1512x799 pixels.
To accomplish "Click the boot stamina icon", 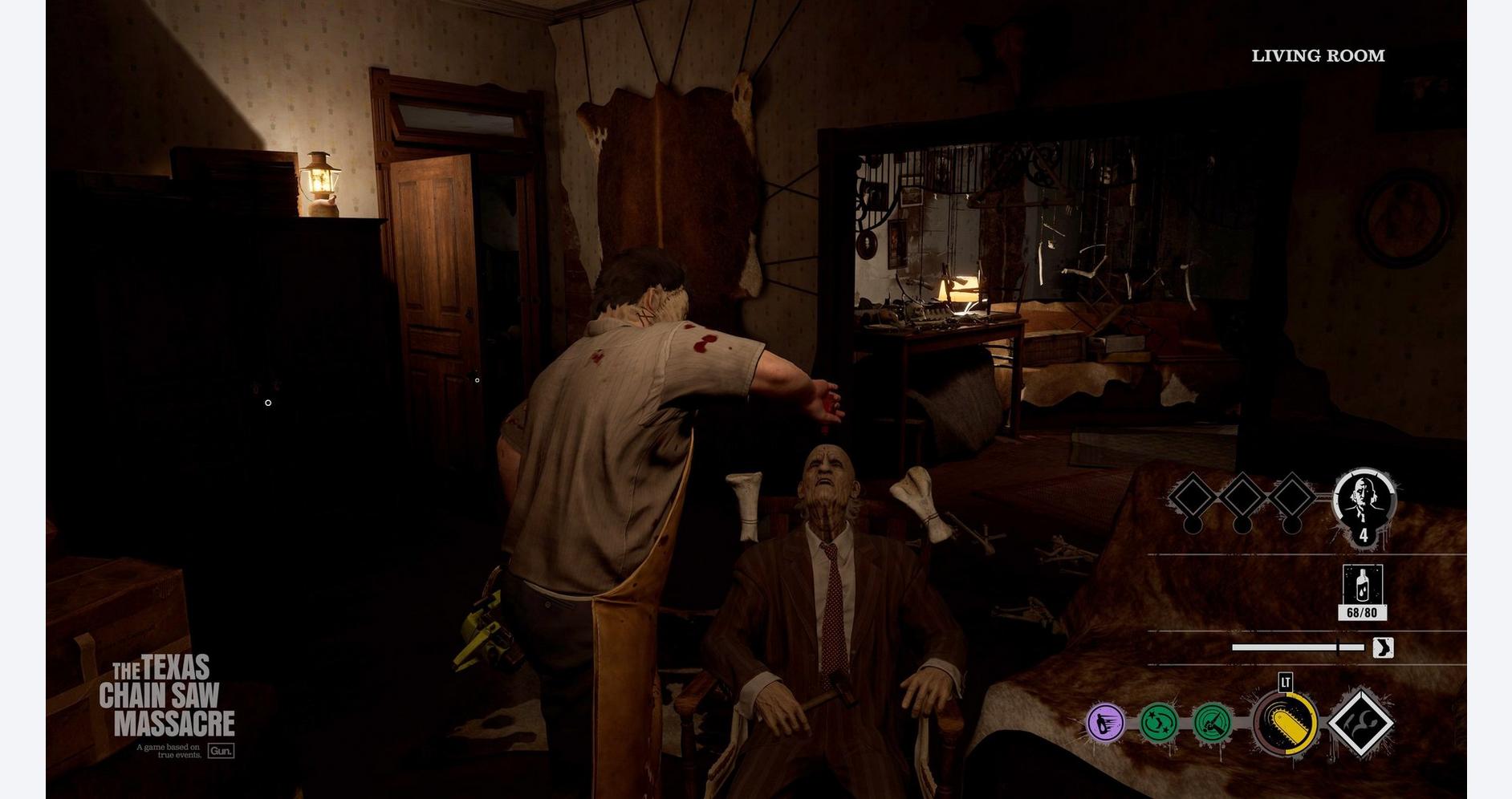I will pos(1382,647).
